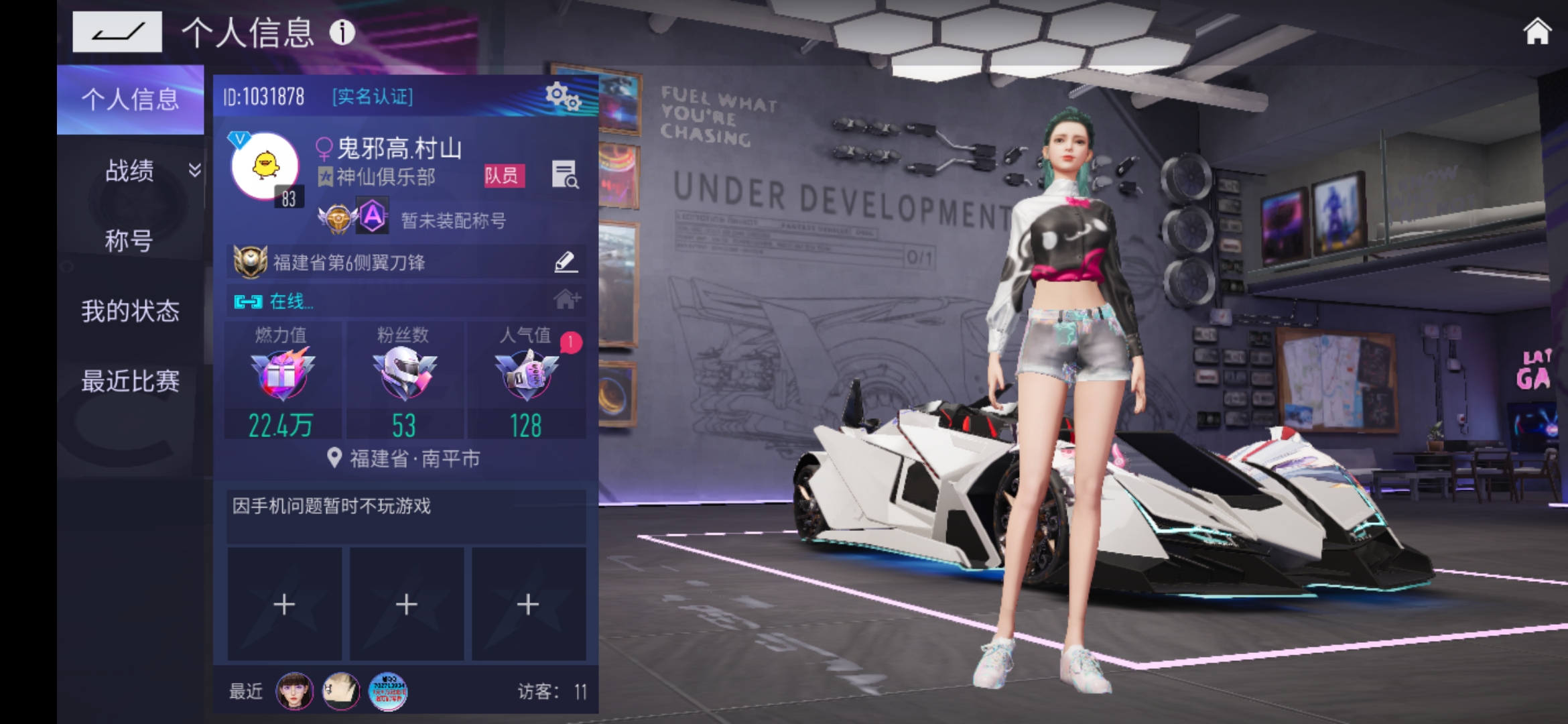Open the info icon beside 个人信息 title
Screen dimensions: 1568x724
pyautogui.click(x=342, y=32)
